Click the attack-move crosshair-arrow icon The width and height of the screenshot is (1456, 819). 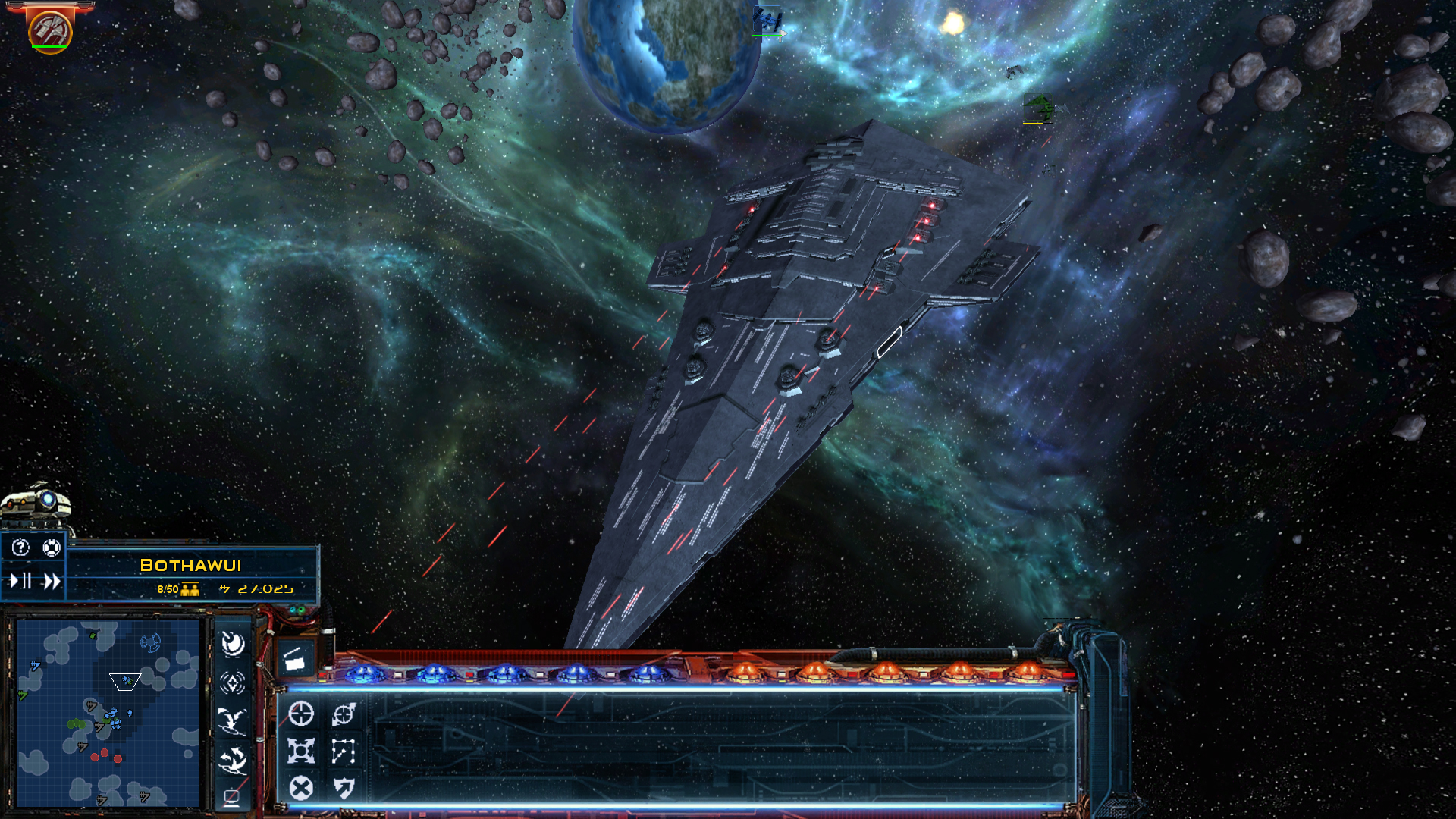click(x=344, y=713)
